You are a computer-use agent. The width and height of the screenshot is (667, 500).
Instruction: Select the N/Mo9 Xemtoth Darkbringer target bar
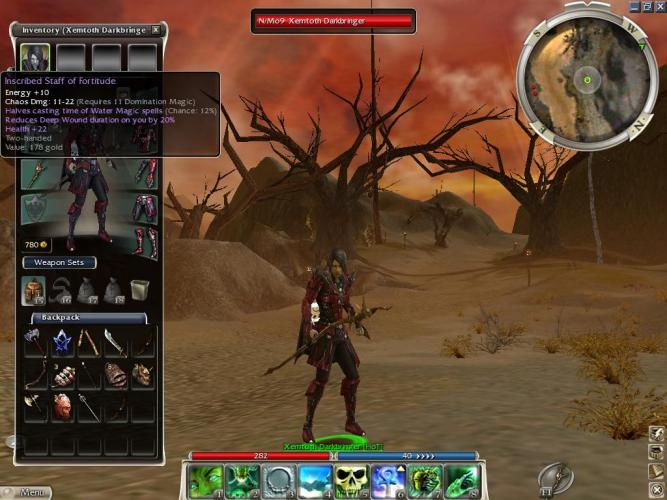point(333,20)
